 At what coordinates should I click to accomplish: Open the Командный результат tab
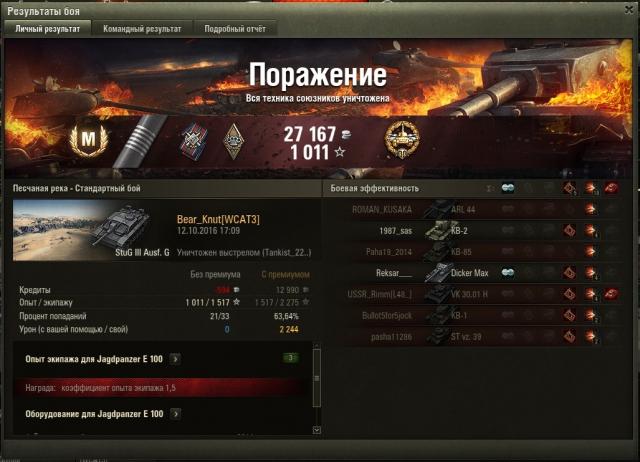[142, 29]
